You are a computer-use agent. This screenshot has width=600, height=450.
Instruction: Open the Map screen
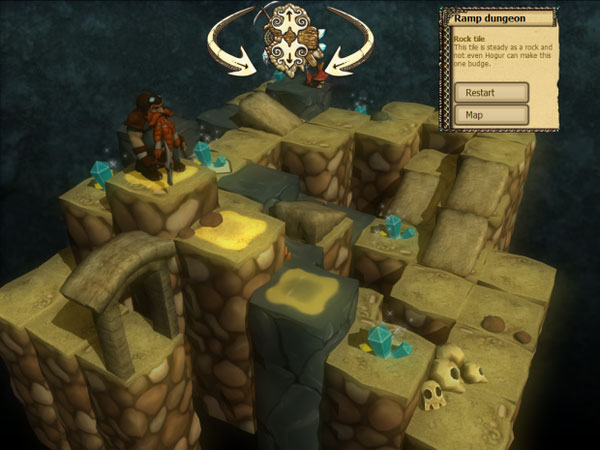pyautogui.click(x=491, y=115)
